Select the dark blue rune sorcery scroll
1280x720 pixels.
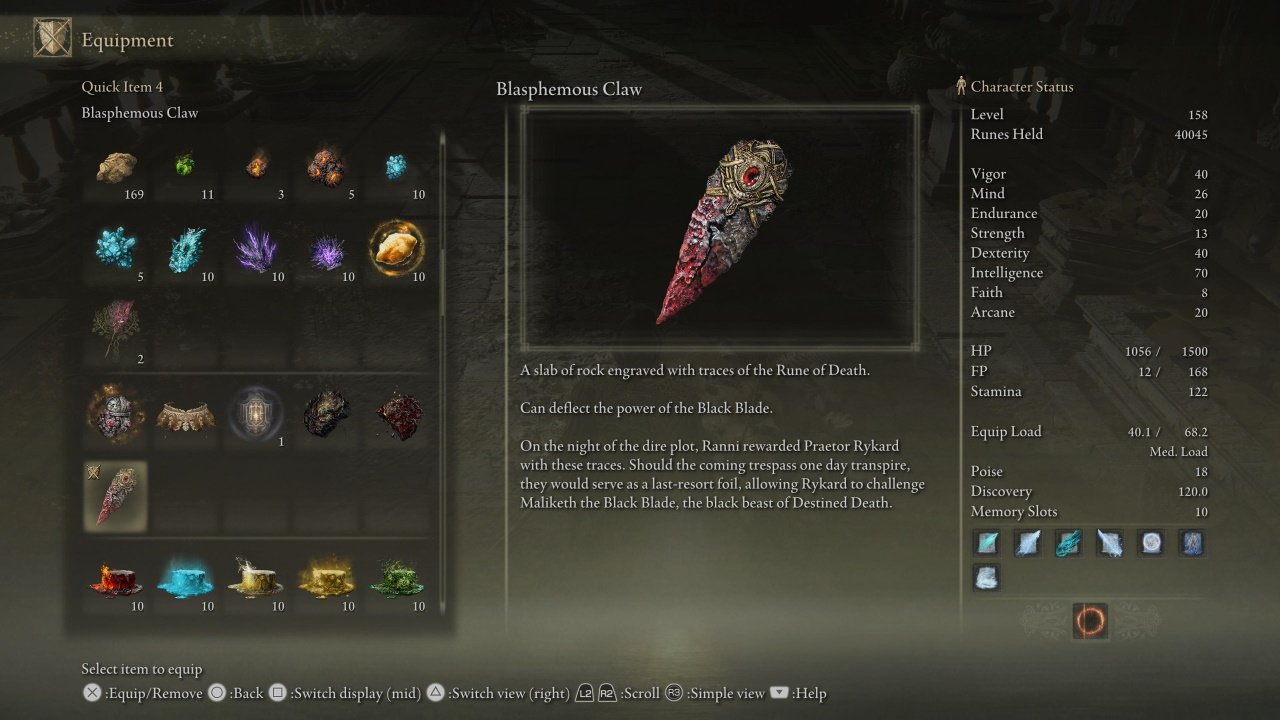[1191, 543]
